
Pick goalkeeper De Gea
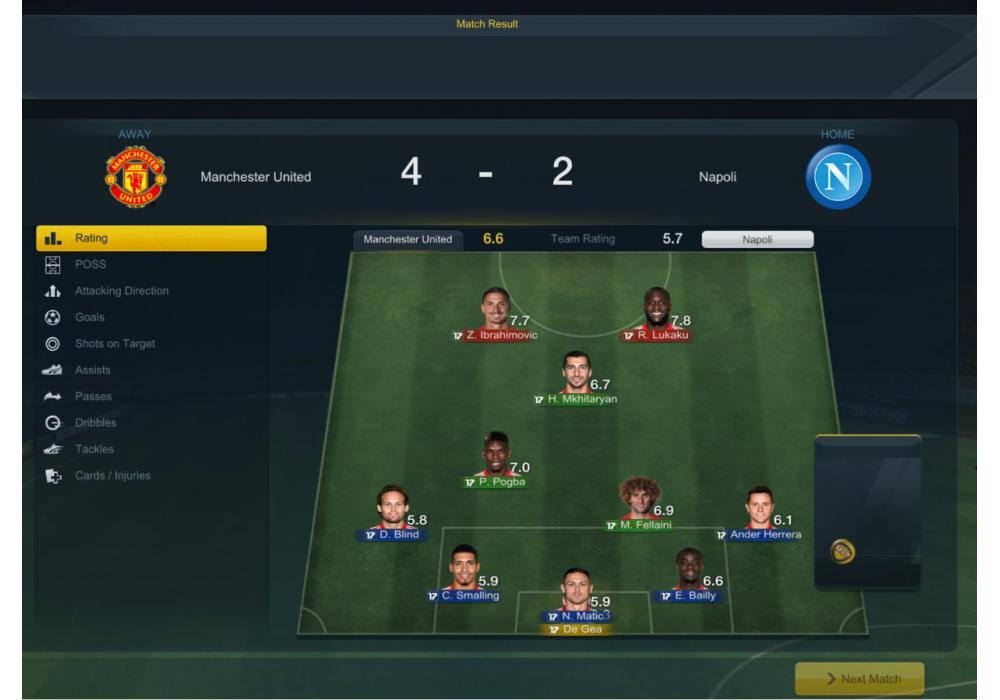point(576,629)
